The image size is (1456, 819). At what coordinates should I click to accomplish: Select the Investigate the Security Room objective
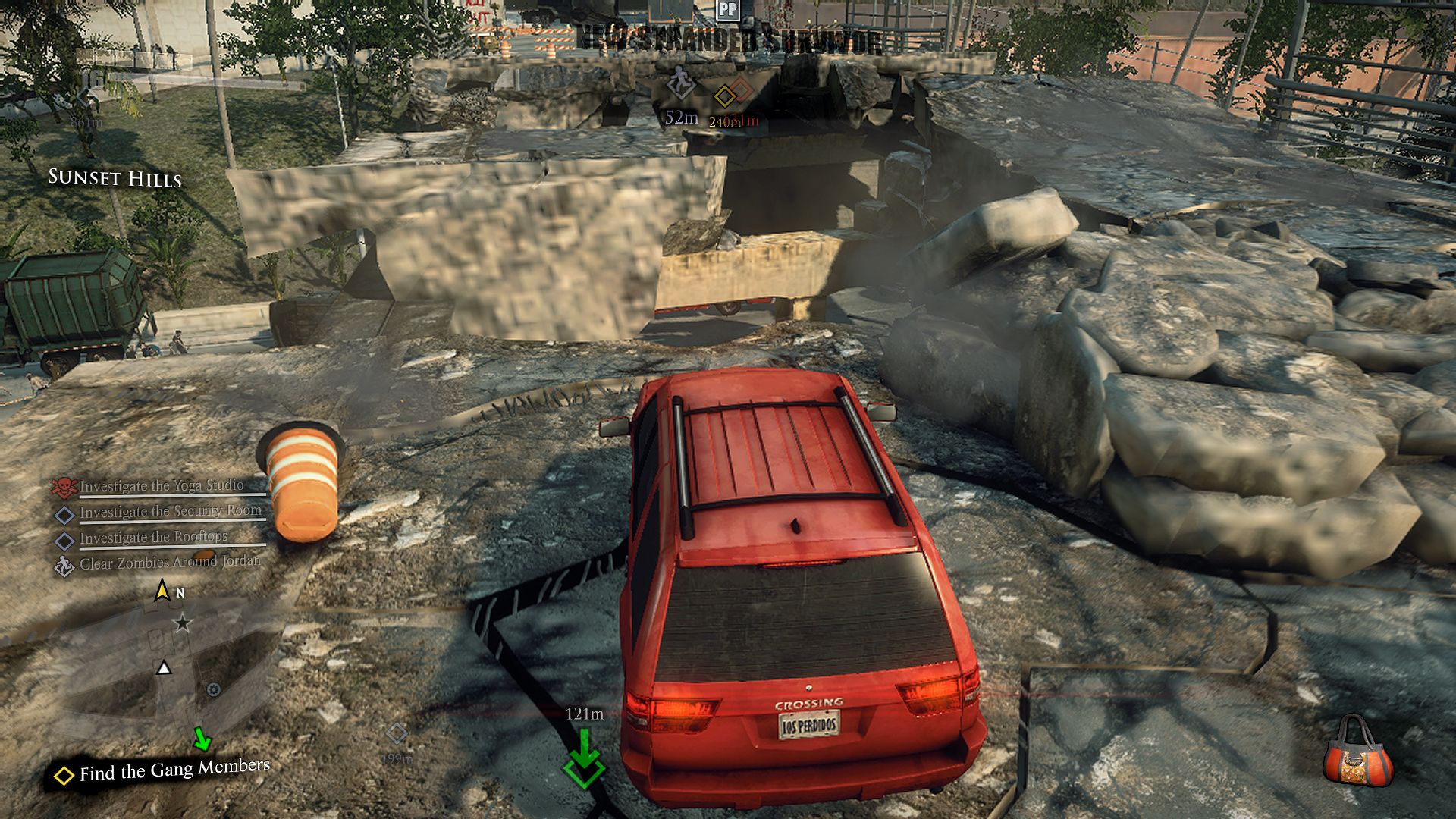pyautogui.click(x=171, y=512)
